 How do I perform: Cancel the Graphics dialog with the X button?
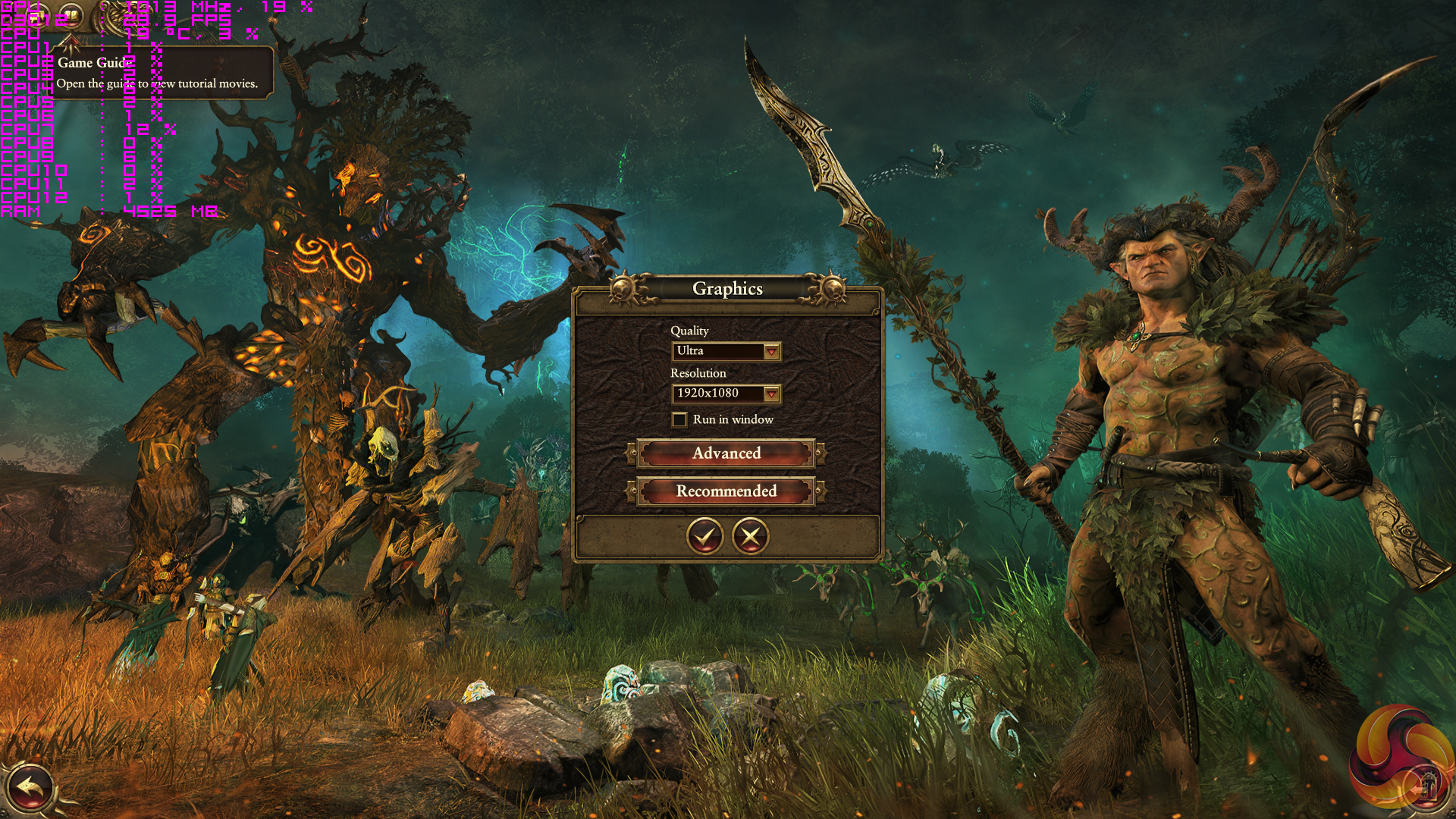coord(750,537)
